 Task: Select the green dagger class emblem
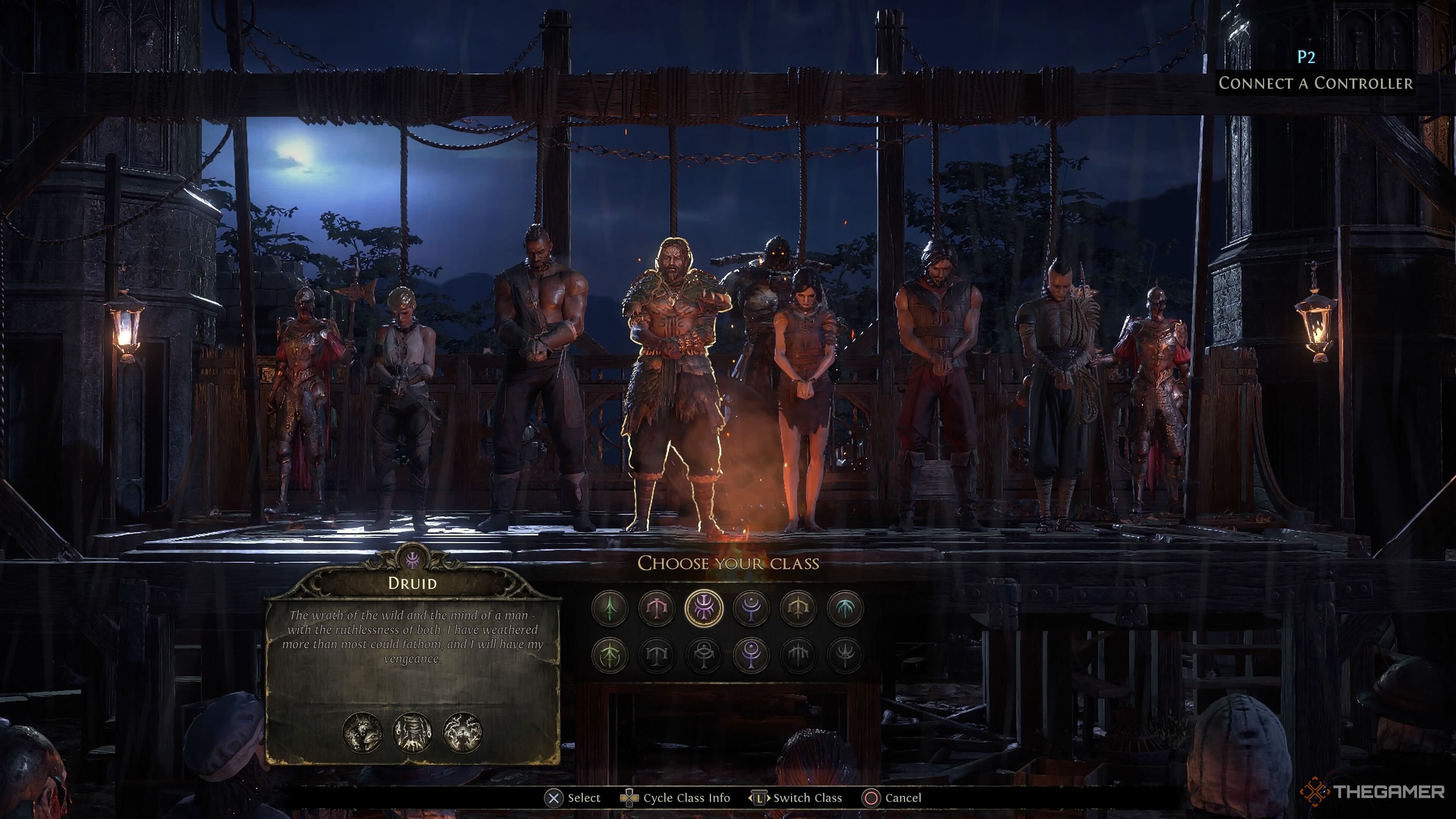(x=609, y=608)
